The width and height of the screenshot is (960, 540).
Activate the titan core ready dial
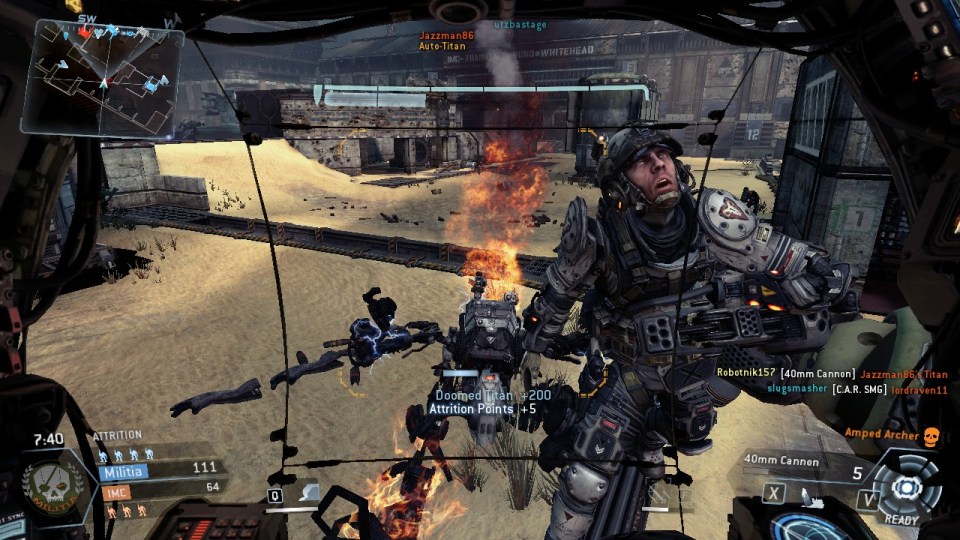pos(906,487)
